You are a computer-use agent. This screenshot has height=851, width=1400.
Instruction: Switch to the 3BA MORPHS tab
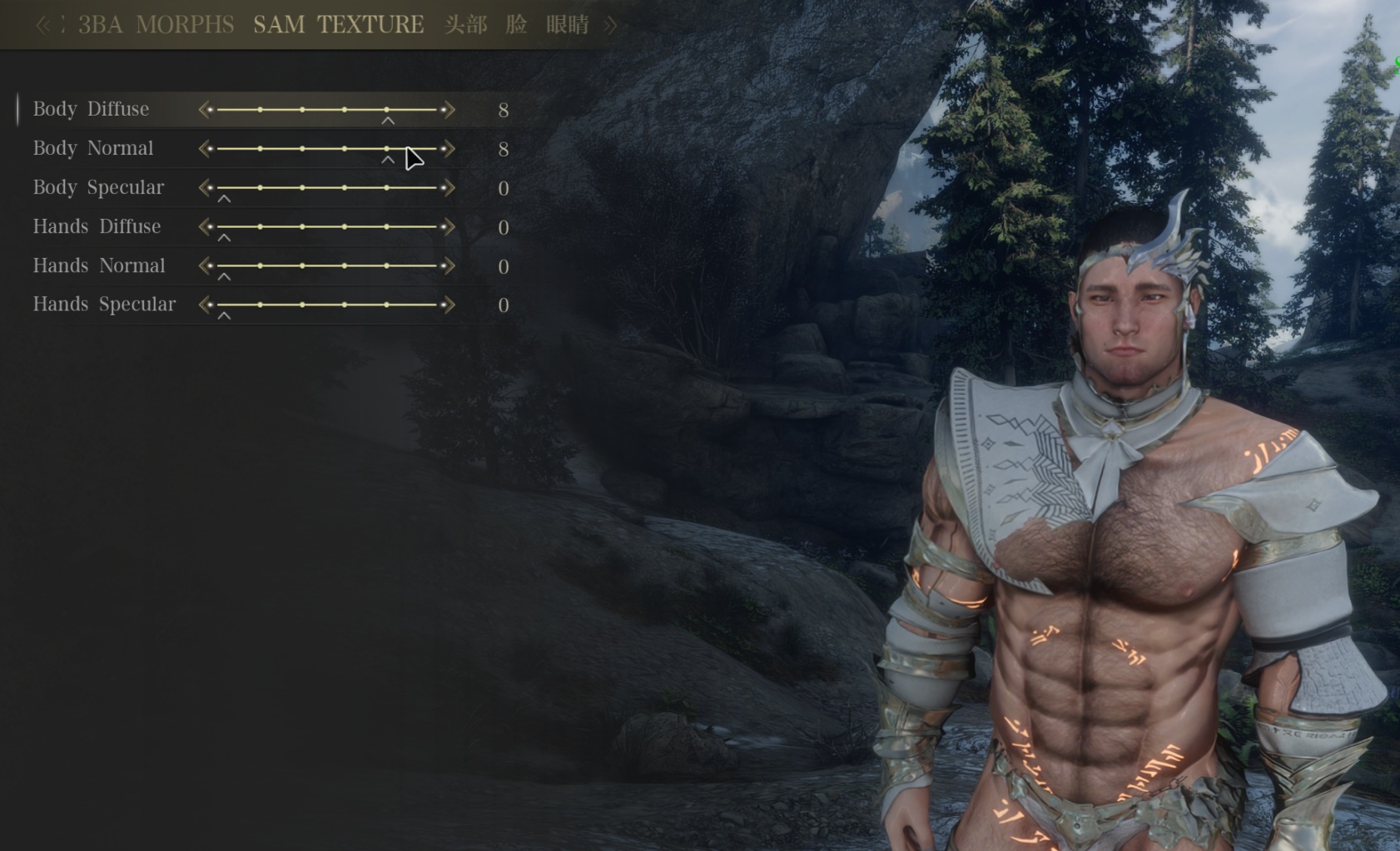[156, 25]
